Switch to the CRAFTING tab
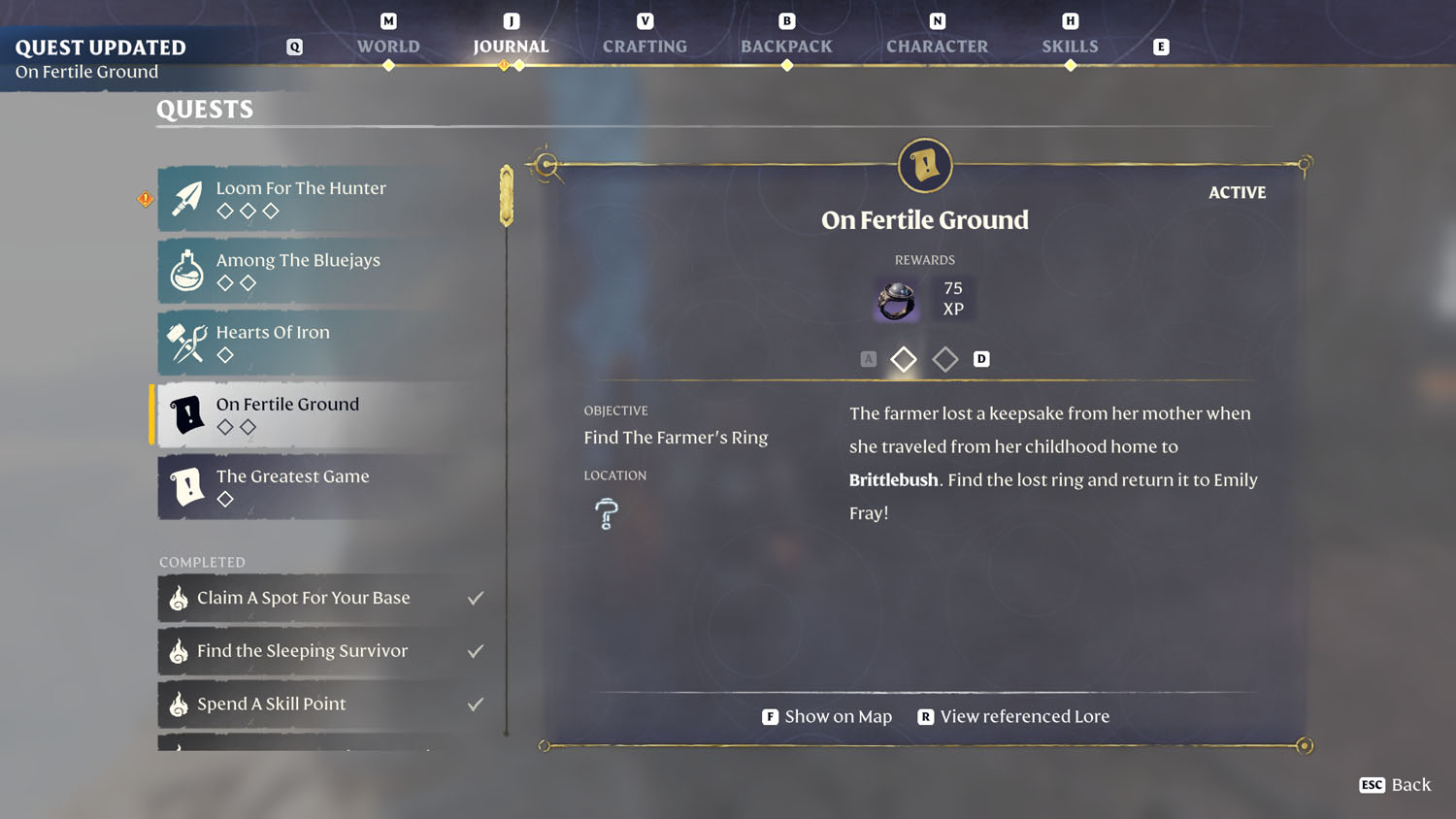The width and height of the screenshot is (1456, 819). pyautogui.click(x=645, y=46)
